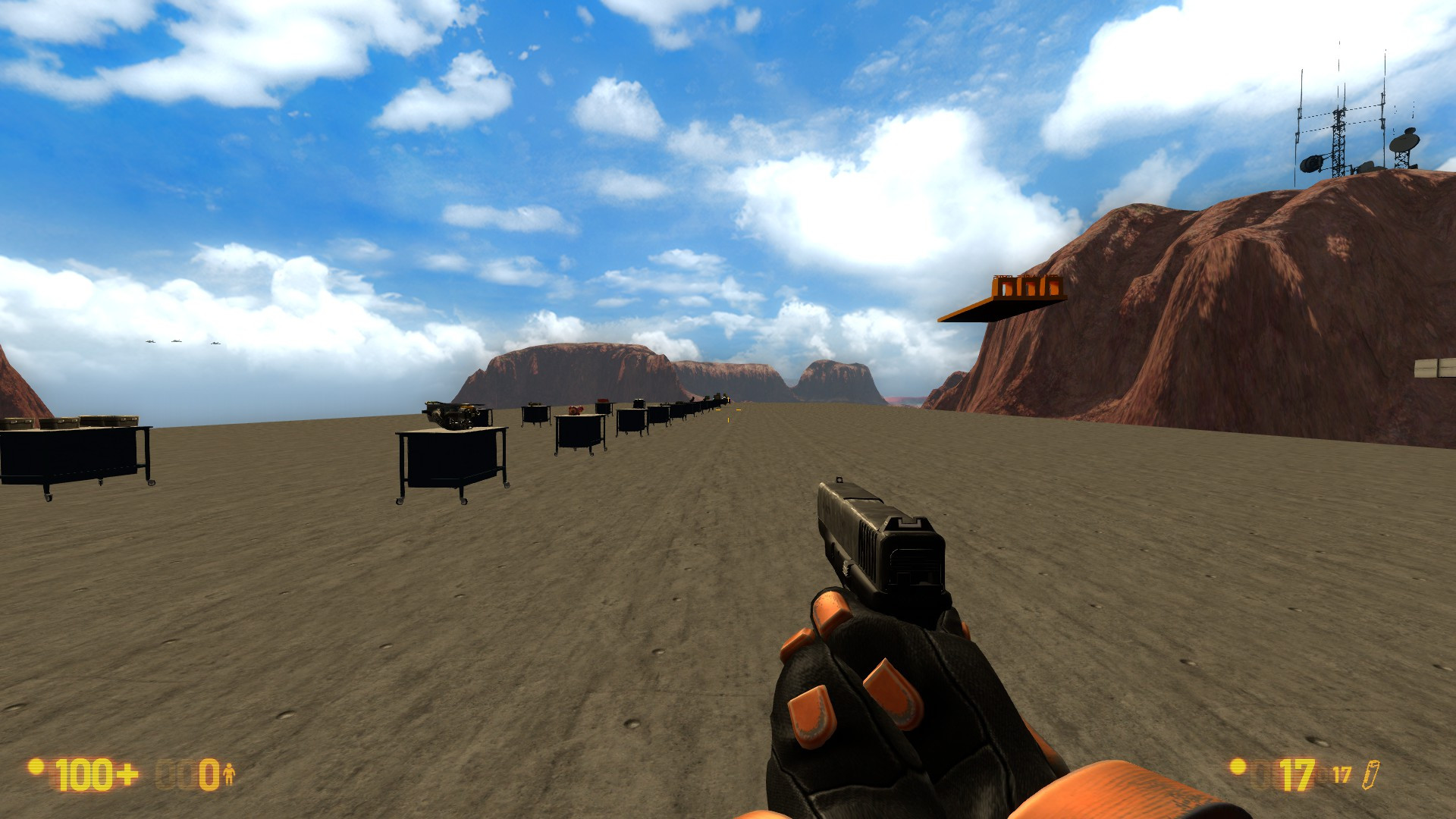Click the red crossbow on the distant table
This screenshot has width=1456, height=819.
(x=602, y=400)
